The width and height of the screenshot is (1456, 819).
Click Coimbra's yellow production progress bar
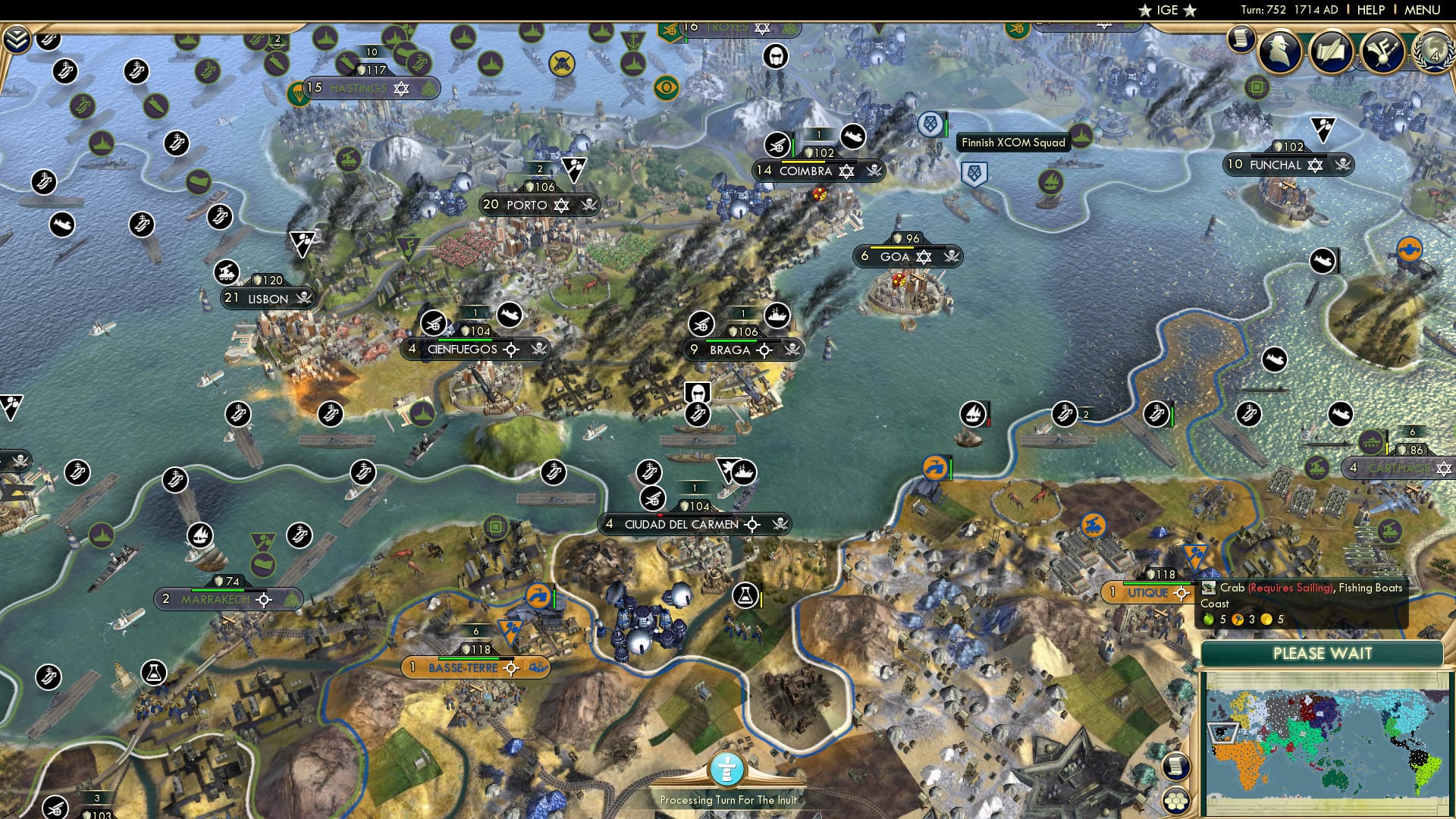(x=803, y=162)
